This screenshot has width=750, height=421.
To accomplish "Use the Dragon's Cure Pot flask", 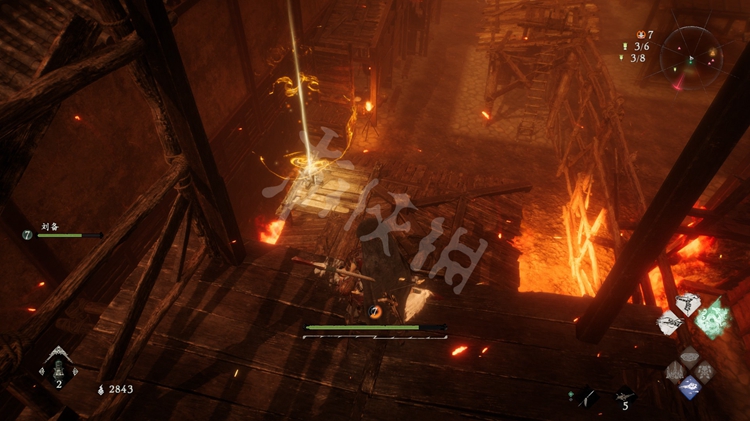I will (57, 366).
